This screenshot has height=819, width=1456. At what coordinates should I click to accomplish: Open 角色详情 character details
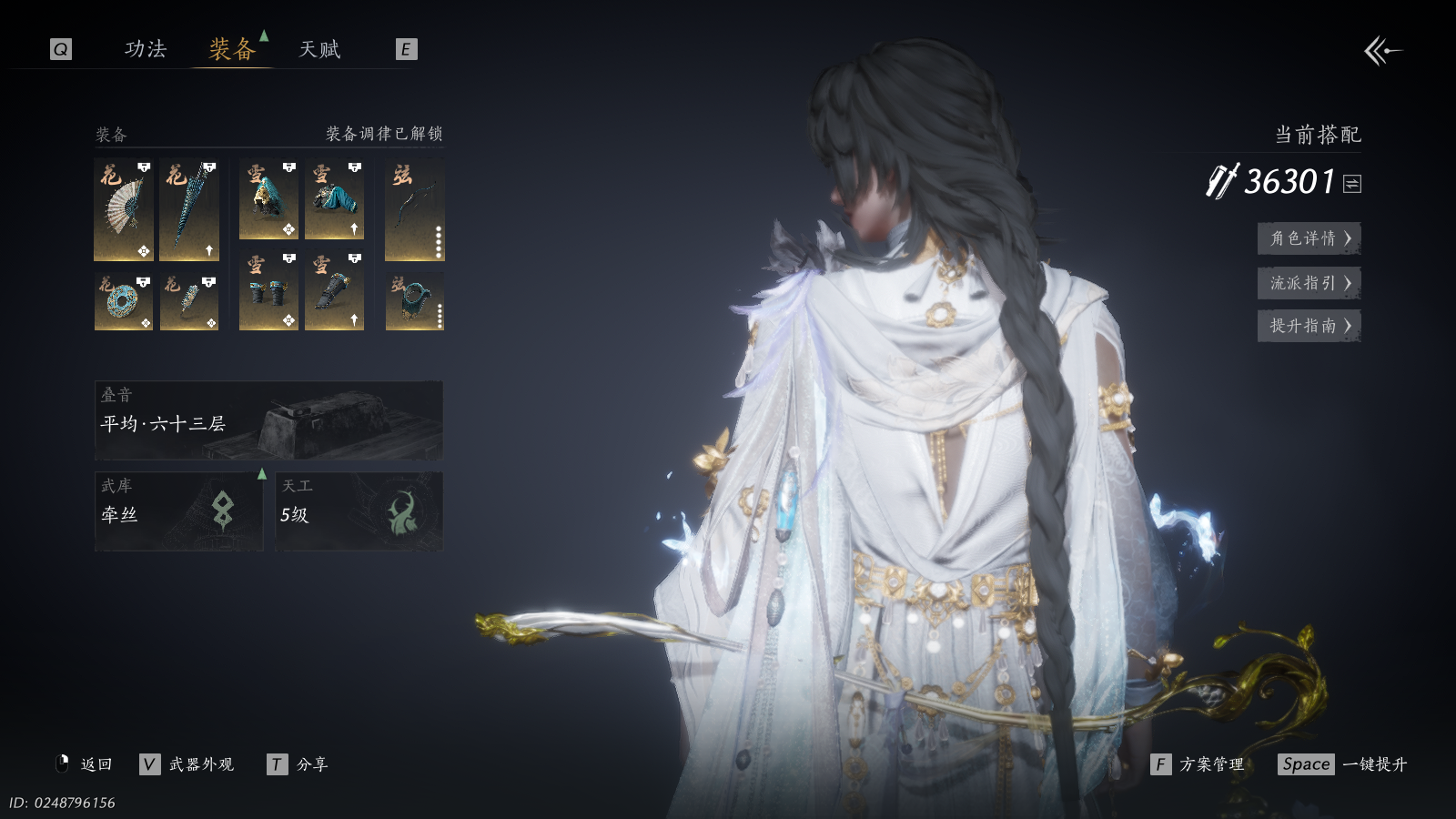(1309, 238)
